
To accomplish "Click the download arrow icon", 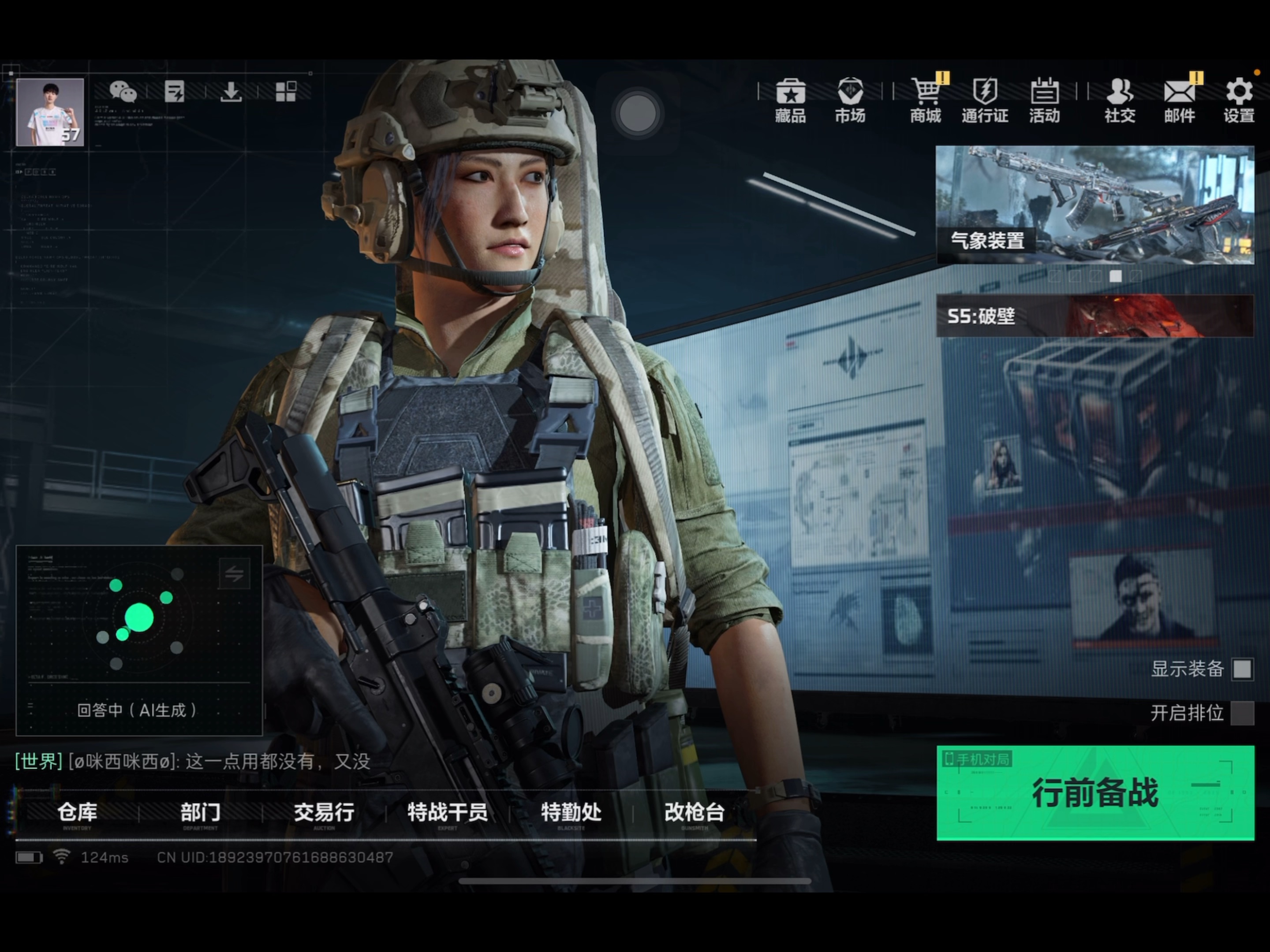I will (231, 91).
